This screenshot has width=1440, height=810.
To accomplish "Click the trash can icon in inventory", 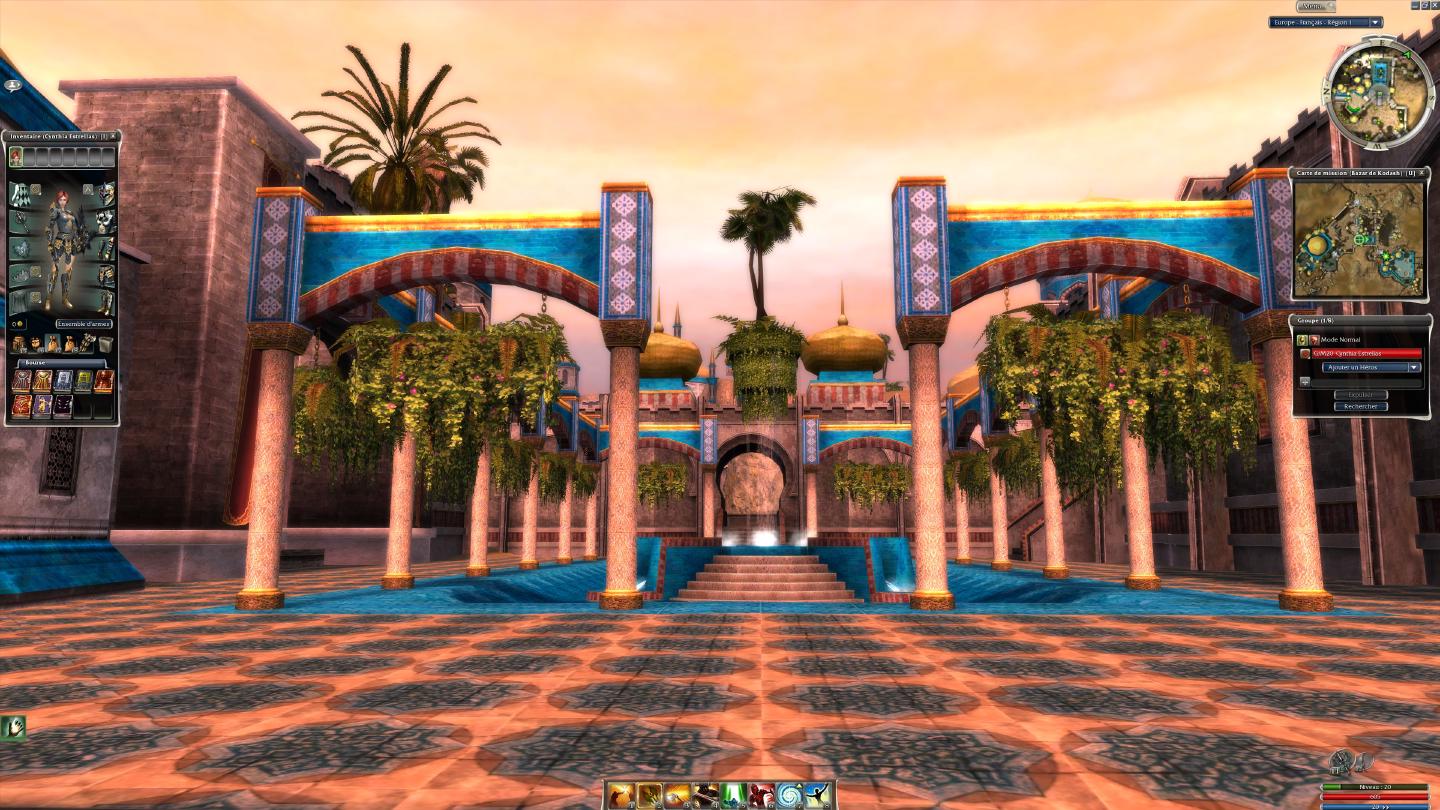I will 105,344.
